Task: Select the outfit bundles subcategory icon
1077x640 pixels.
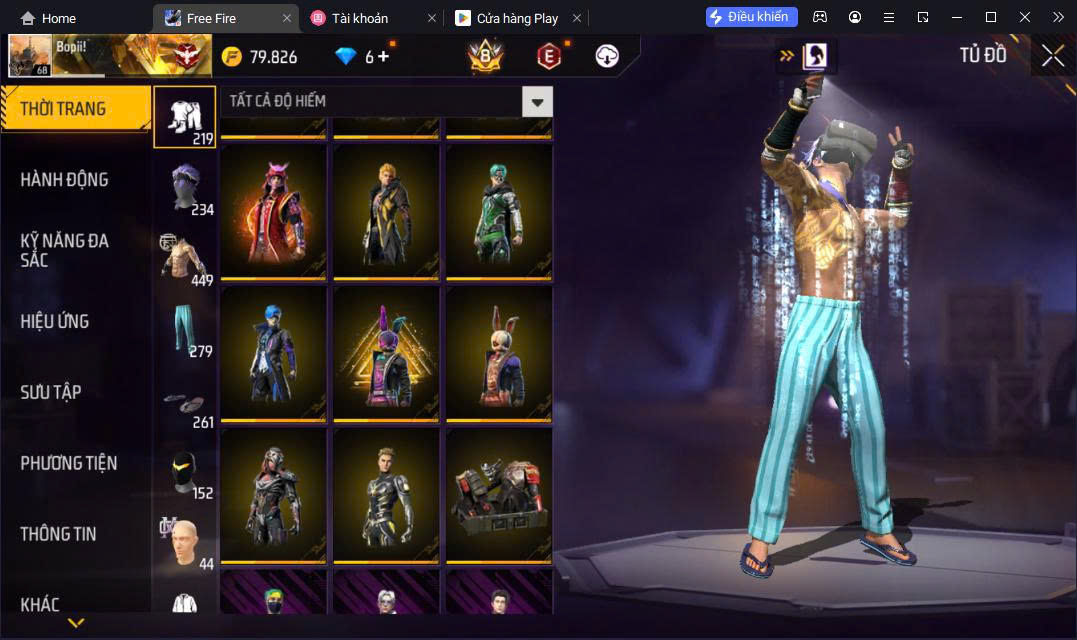Action: pyautogui.click(x=185, y=117)
